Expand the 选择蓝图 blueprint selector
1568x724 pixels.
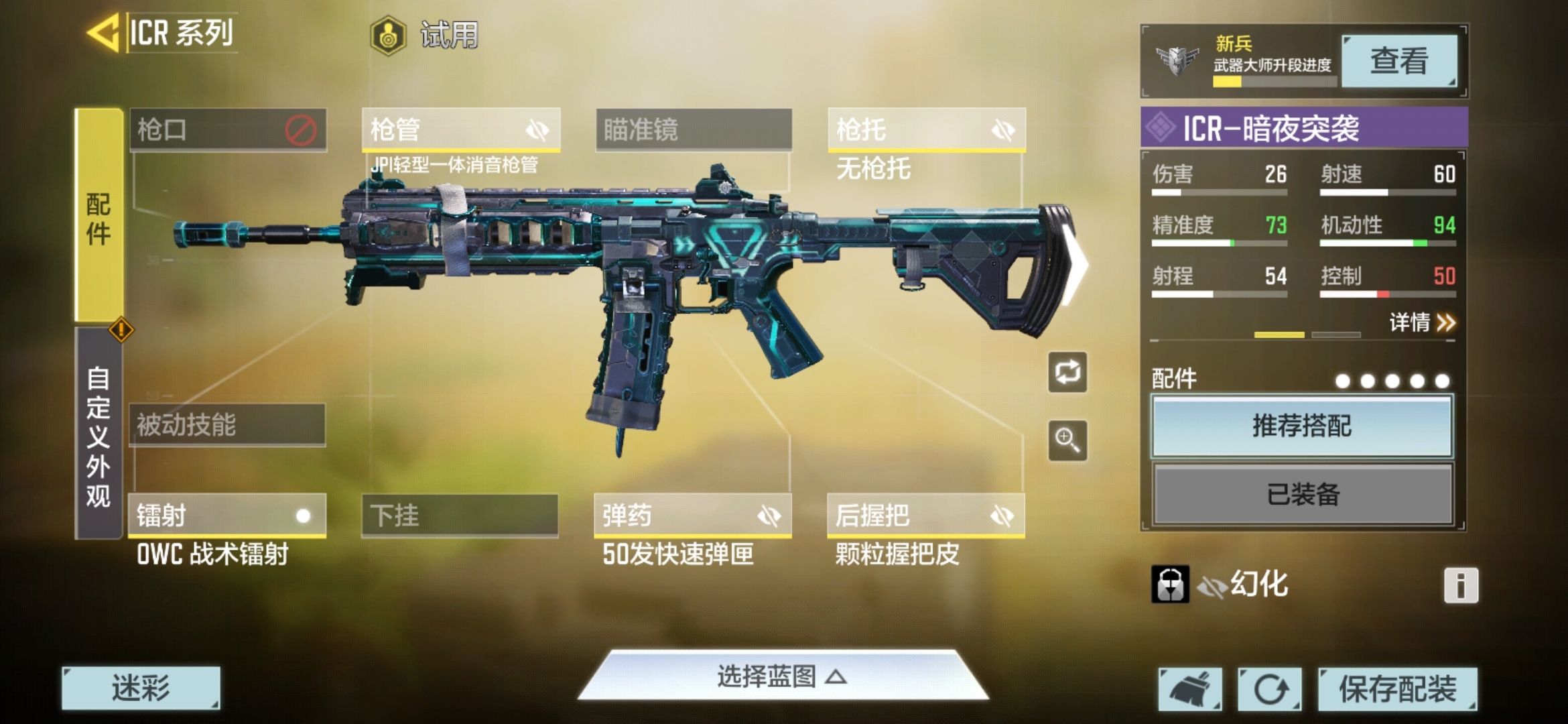tap(782, 676)
